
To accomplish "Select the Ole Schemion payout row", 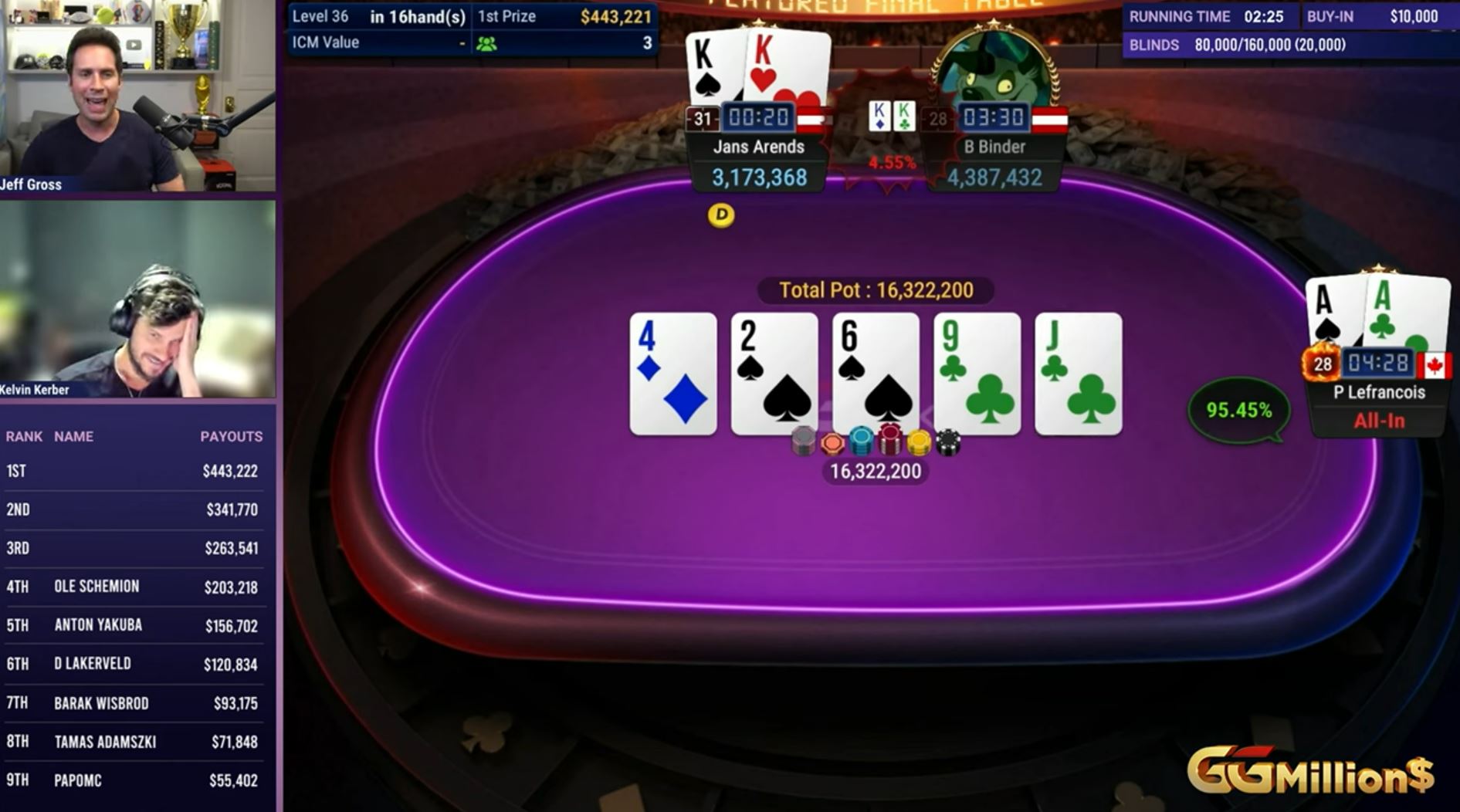I will pos(133,587).
